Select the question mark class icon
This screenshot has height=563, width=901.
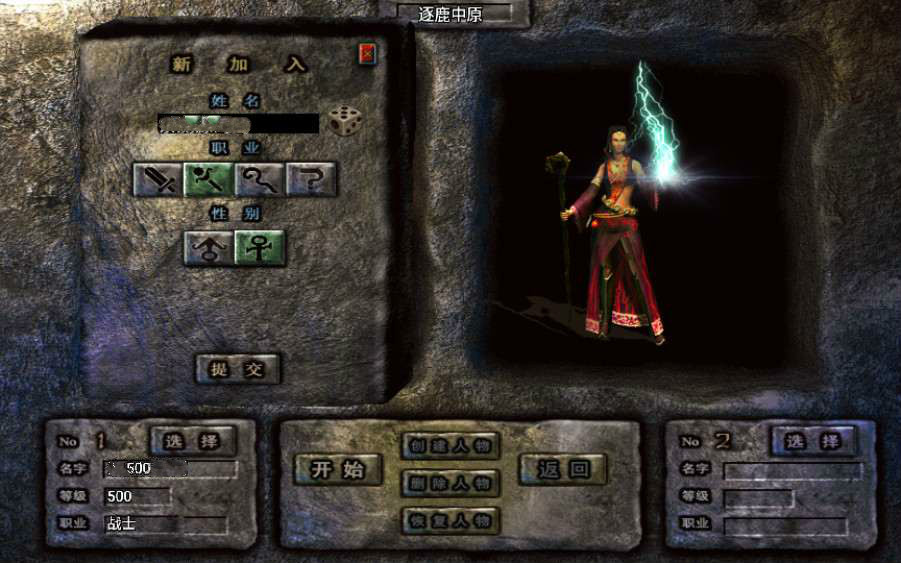(x=311, y=180)
